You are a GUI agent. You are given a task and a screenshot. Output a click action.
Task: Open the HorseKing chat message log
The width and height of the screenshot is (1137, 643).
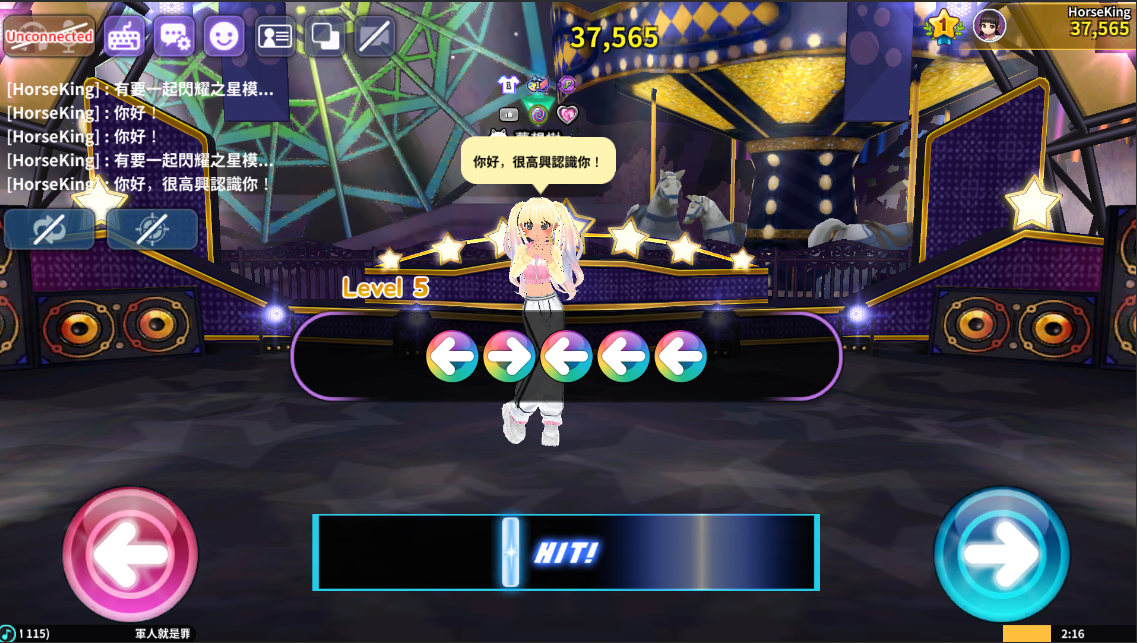click(140, 137)
